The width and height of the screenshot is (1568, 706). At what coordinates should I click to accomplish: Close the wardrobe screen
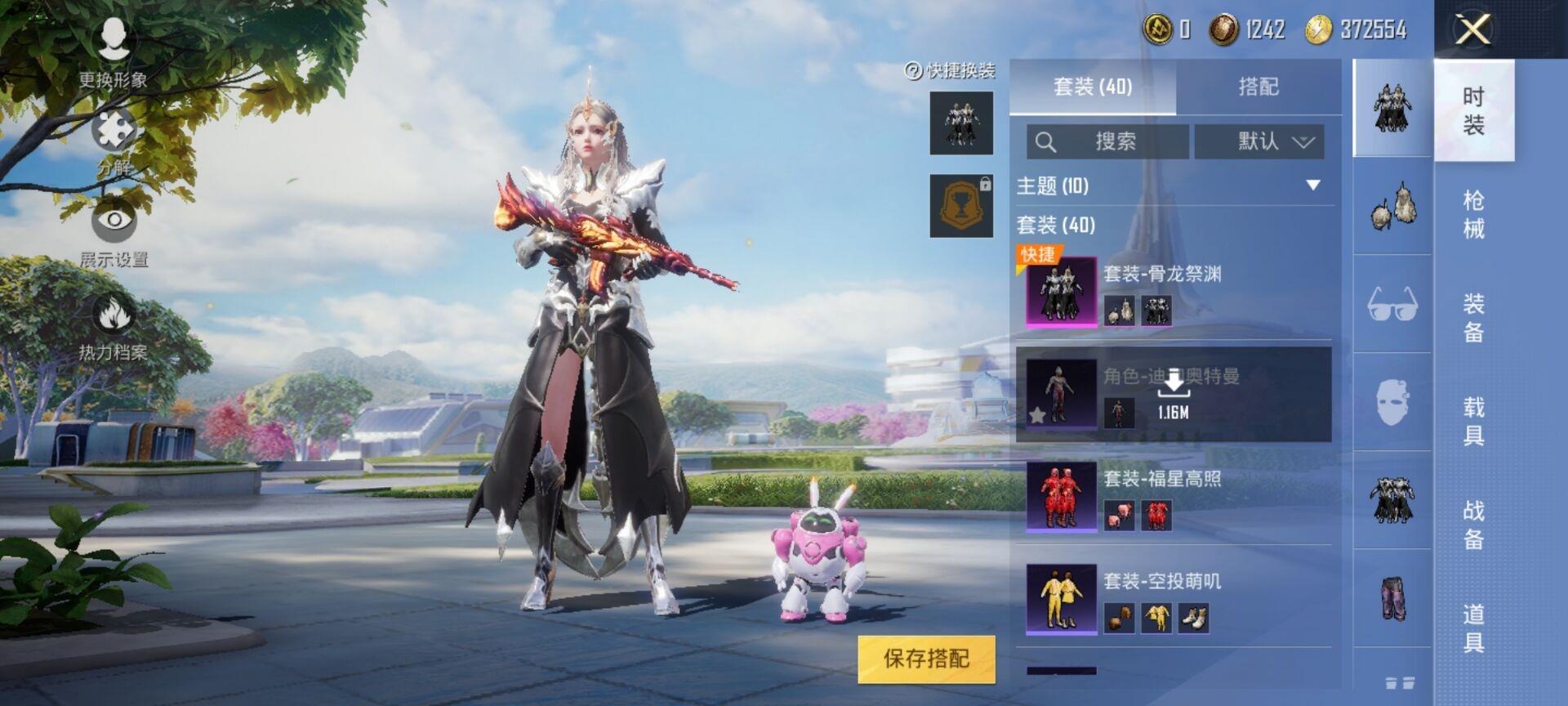(x=1473, y=30)
